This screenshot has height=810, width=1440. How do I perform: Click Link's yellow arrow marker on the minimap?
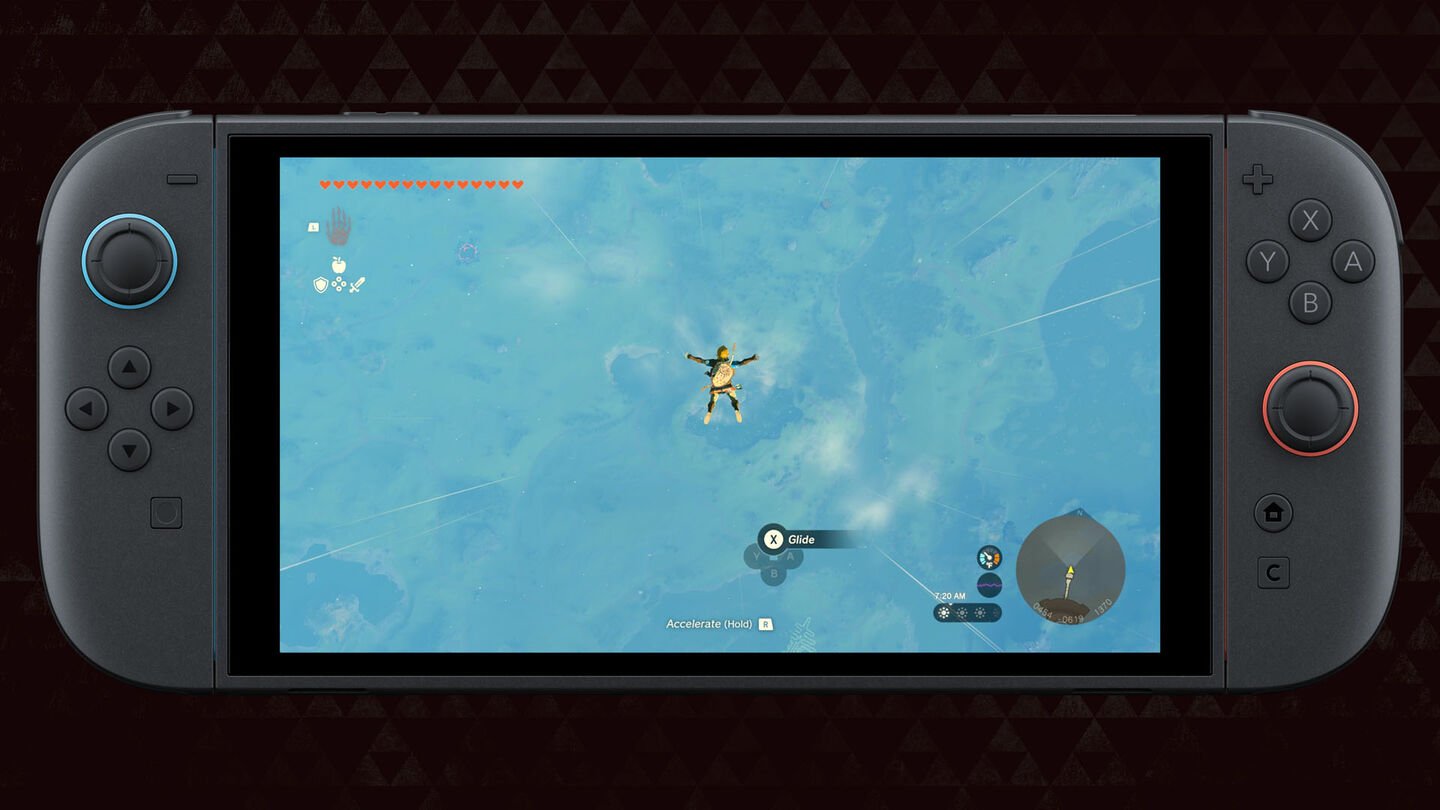tap(1070, 572)
